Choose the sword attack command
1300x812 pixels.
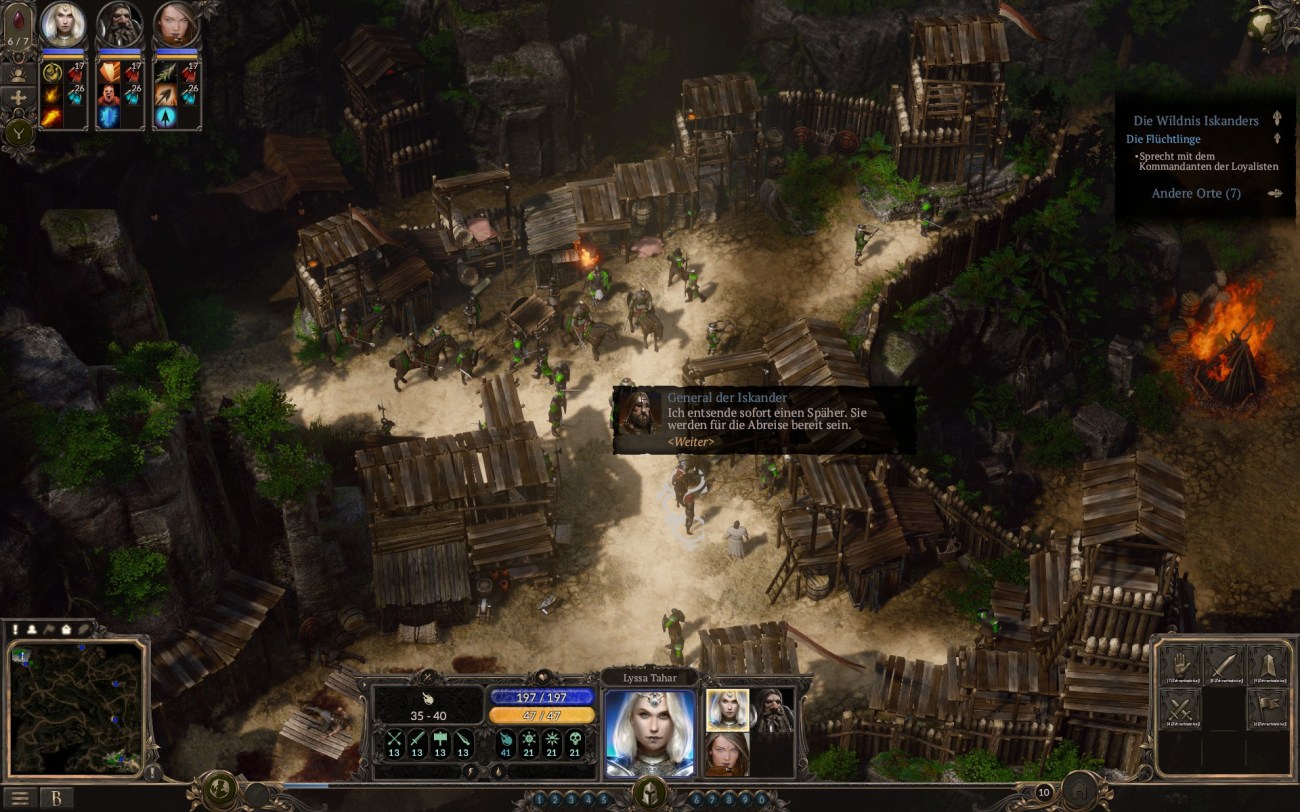1223,665
